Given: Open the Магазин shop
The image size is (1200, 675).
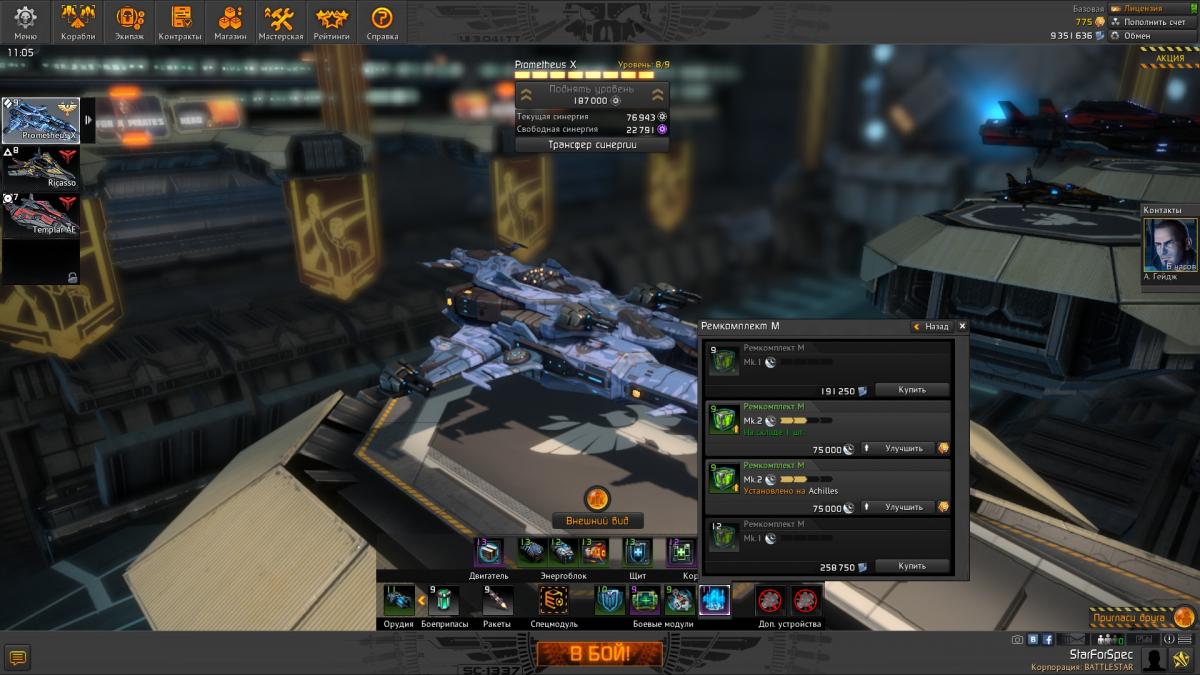Looking at the screenshot, I should [x=230, y=22].
